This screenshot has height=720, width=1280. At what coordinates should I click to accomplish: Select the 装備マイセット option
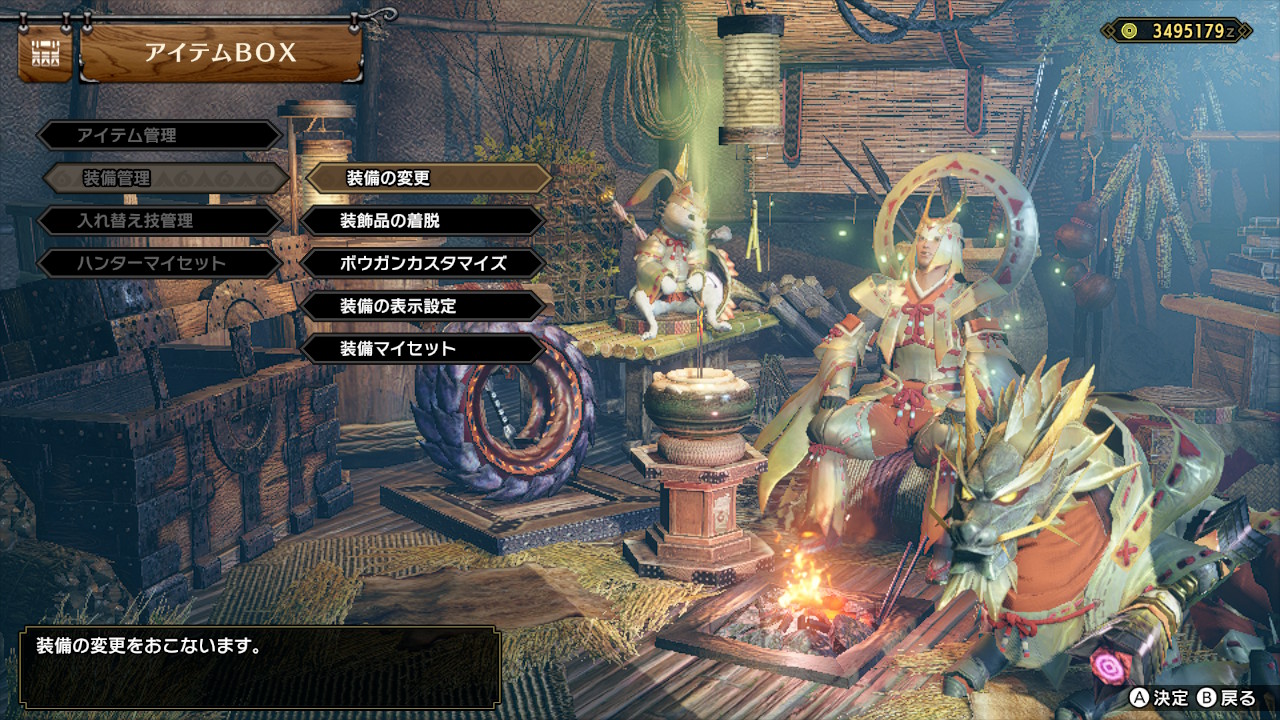click(x=423, y=349)
